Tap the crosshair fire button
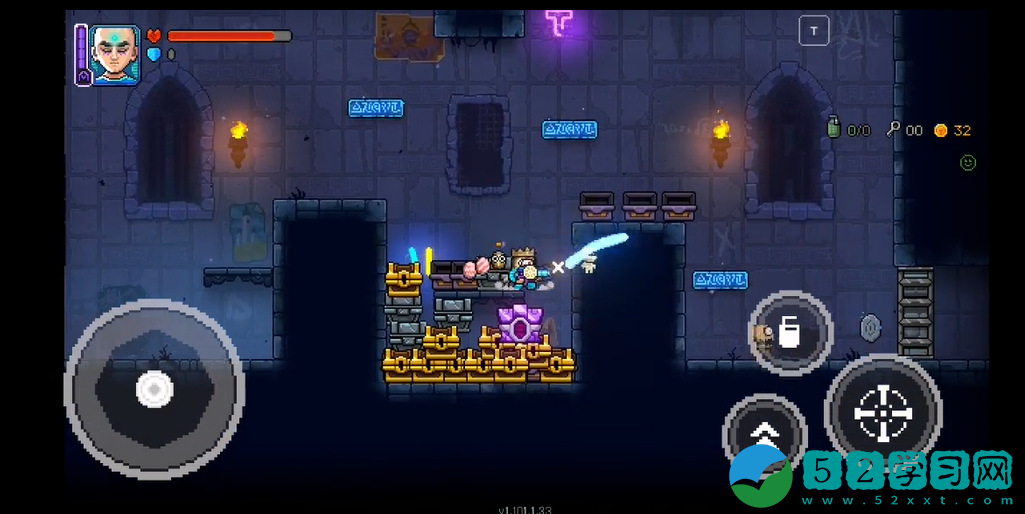1025x514 pixels. 883,412
